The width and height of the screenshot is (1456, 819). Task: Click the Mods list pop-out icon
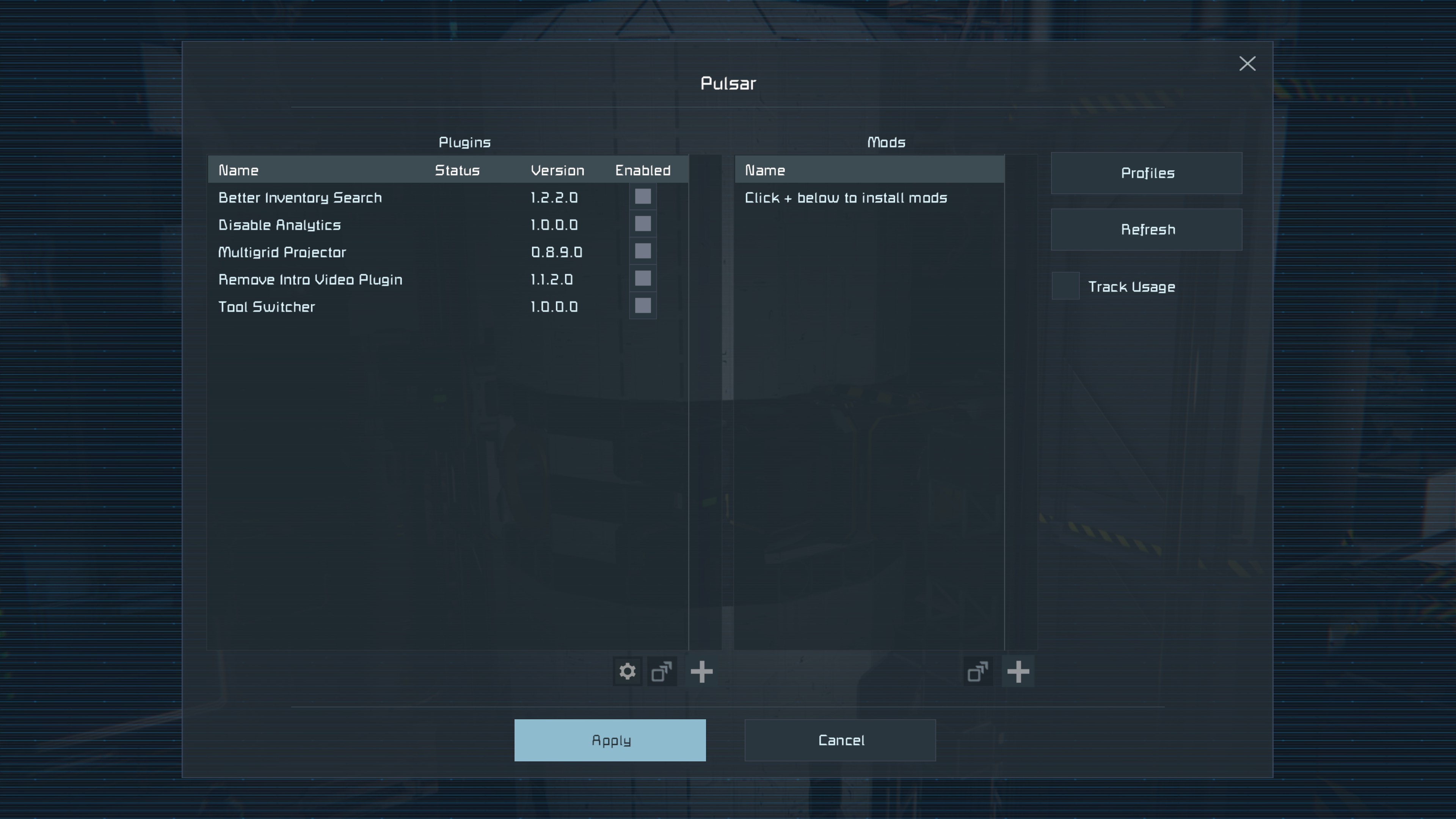point(978,672)
